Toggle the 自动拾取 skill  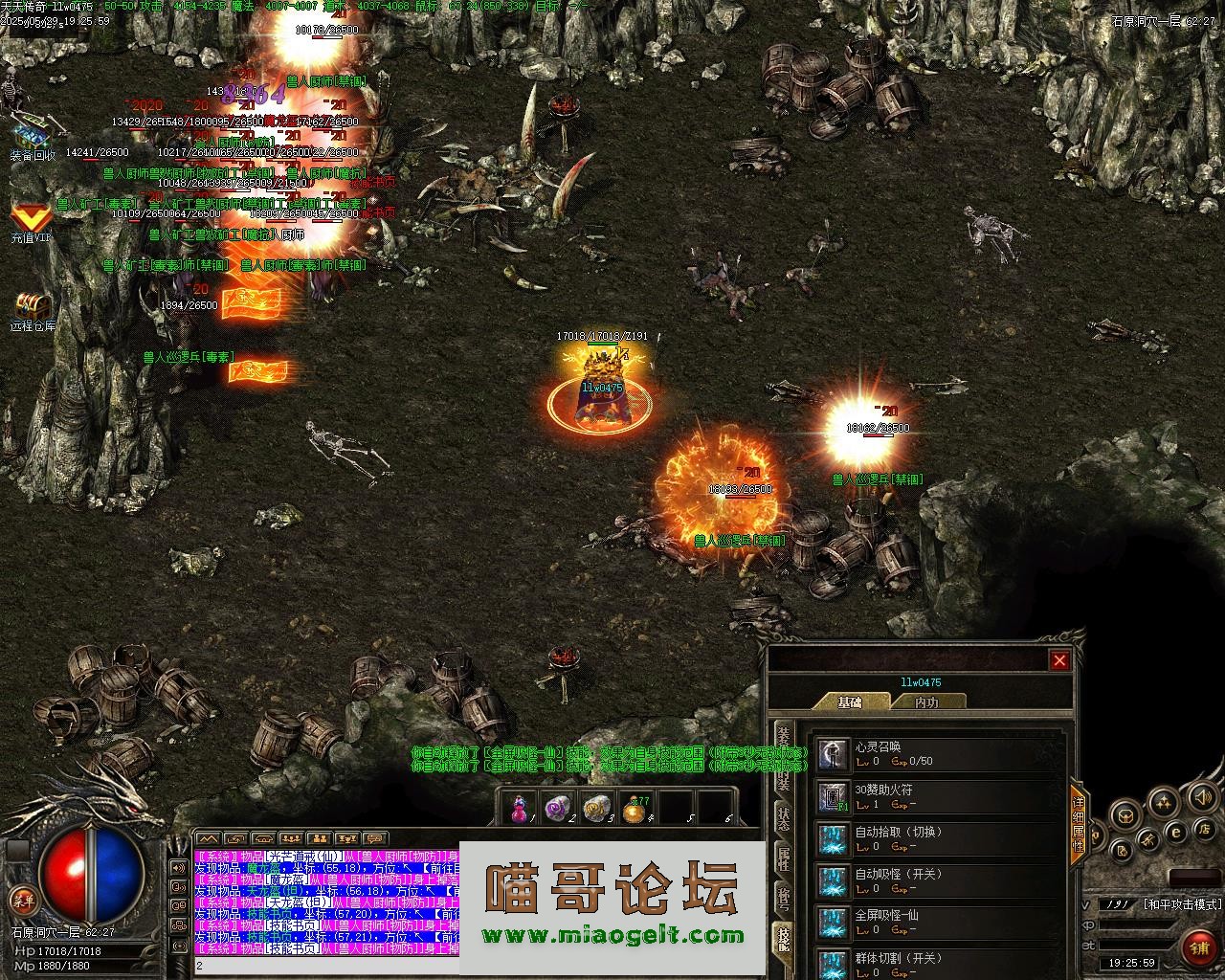[833, 839]
